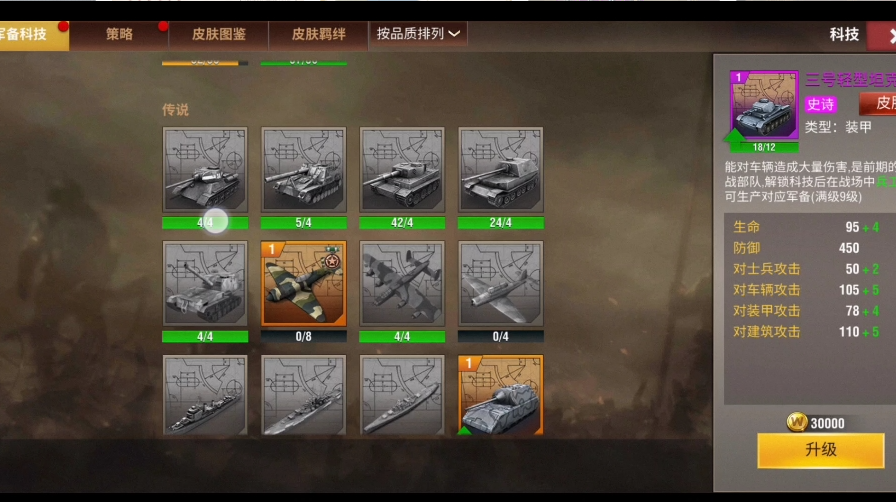Choose the tank card showing 42/4

point(401,170)
